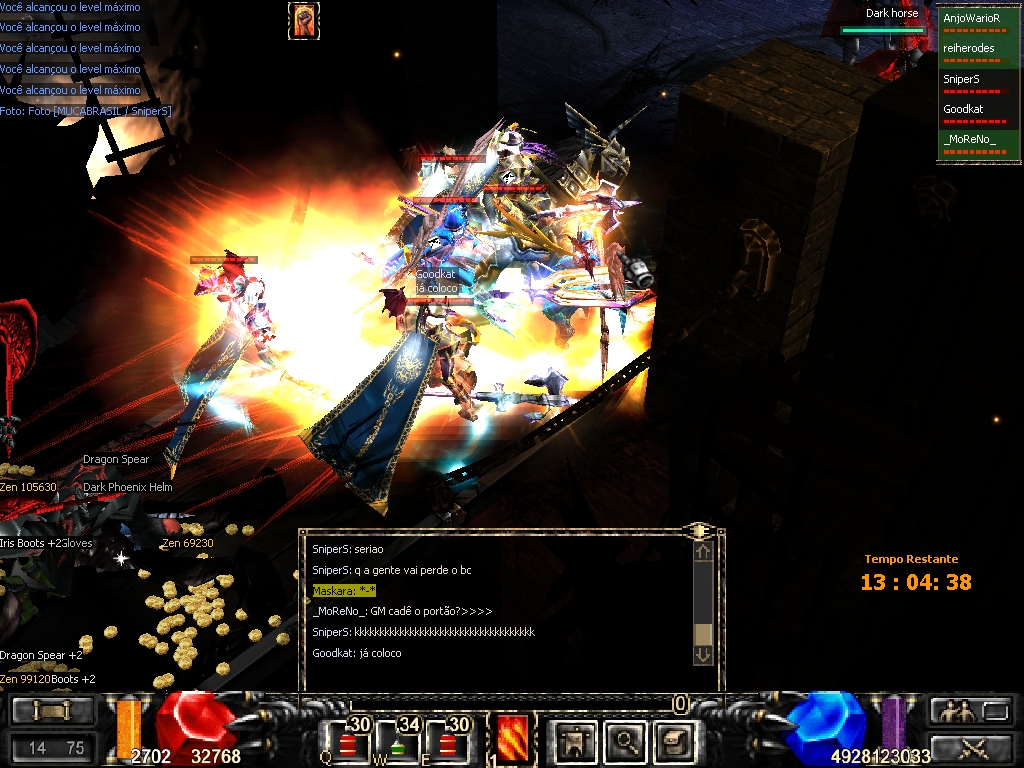Select the flame skill slot
This screenshot has width=1024, height=768.
[512, 740]
